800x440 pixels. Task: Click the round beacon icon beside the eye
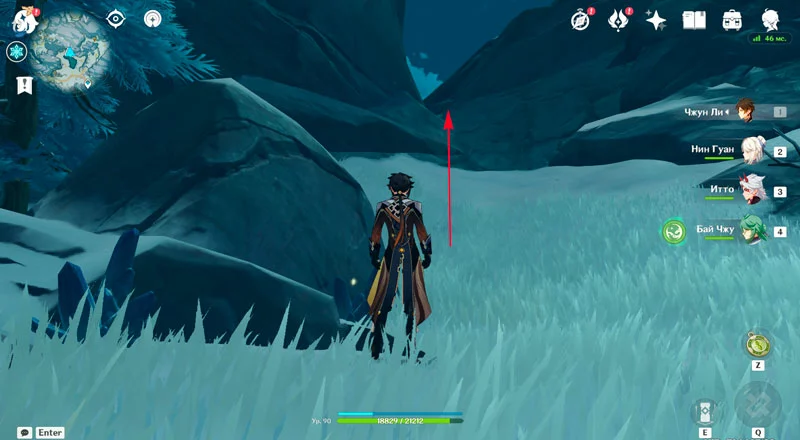tap(153, 18)
